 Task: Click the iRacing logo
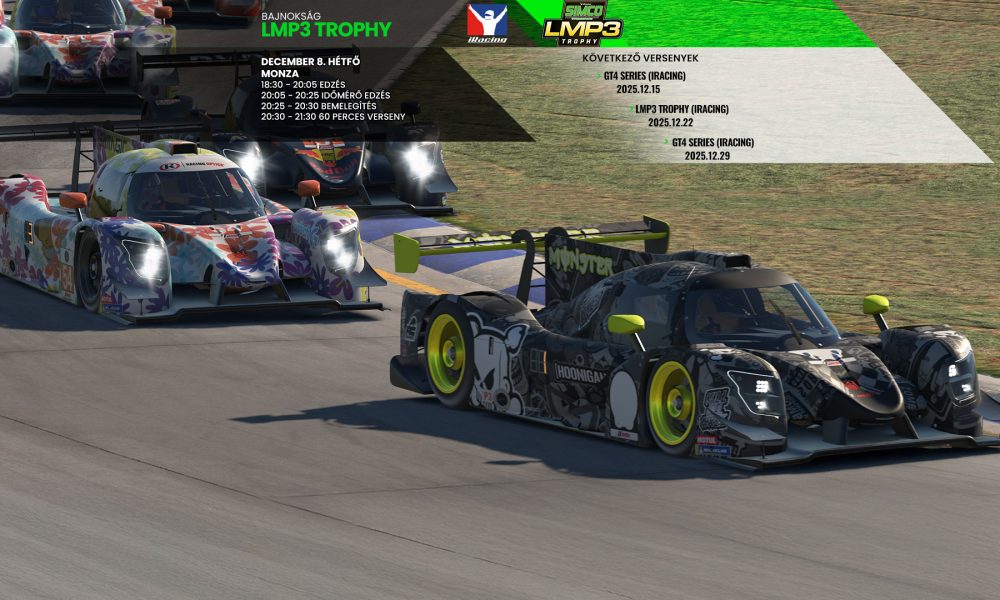pos(487,23)
